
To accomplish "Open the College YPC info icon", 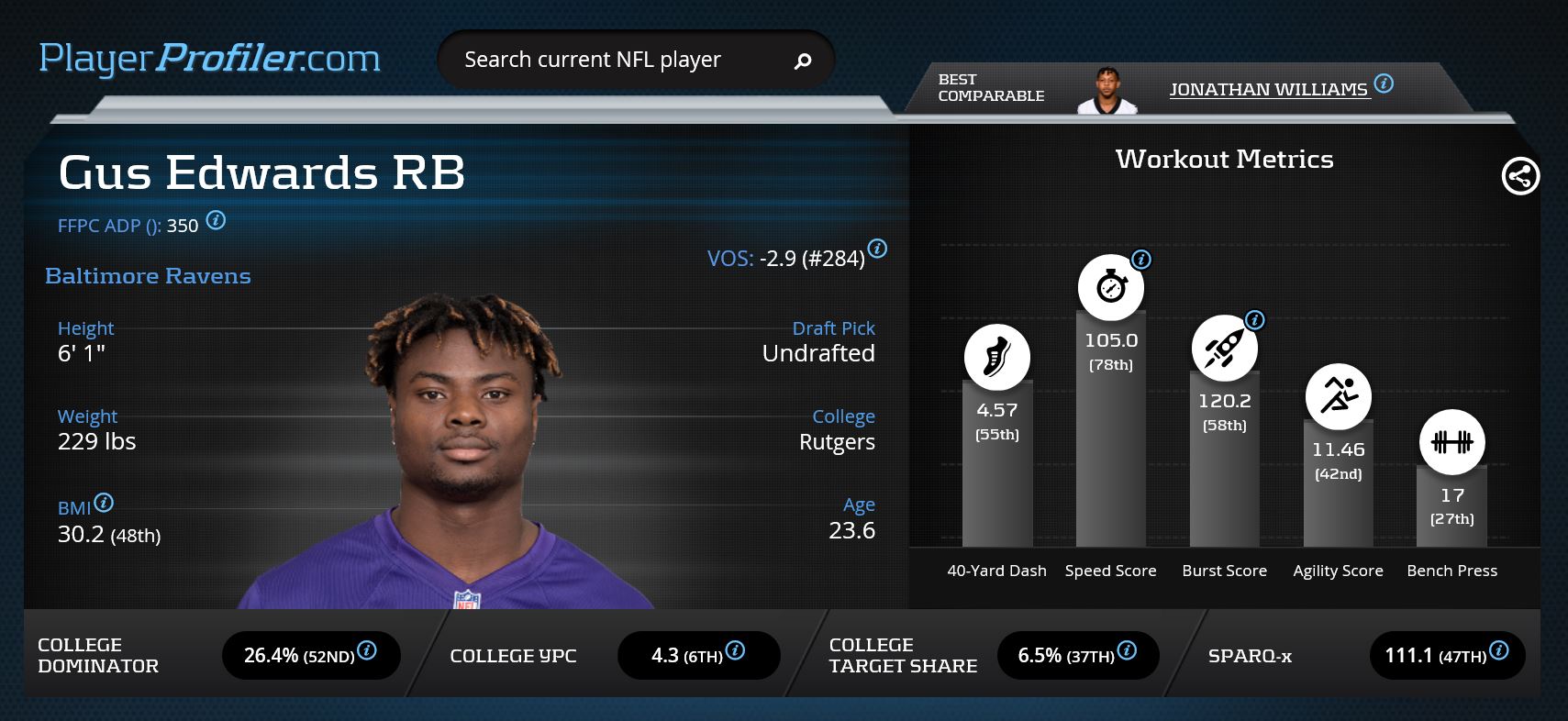I will click(735, 650).
